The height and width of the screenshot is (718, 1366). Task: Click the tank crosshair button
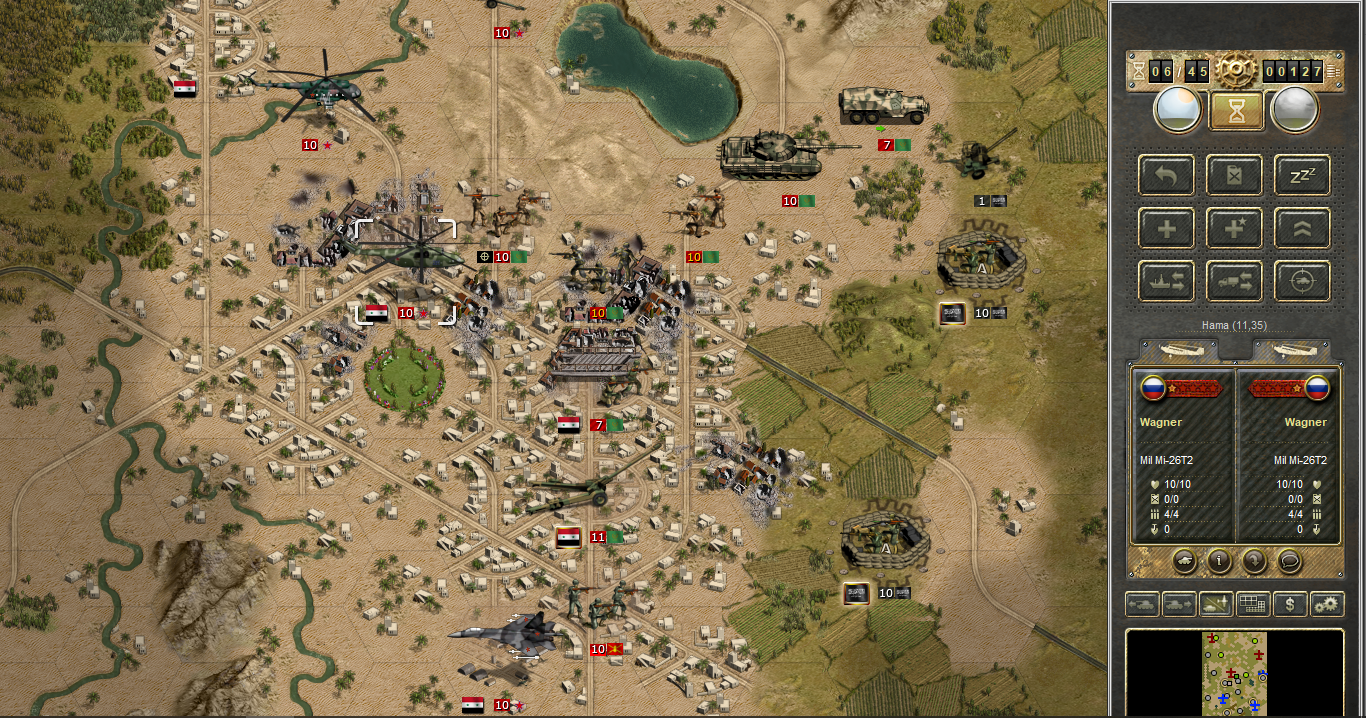pos(1302,282)
